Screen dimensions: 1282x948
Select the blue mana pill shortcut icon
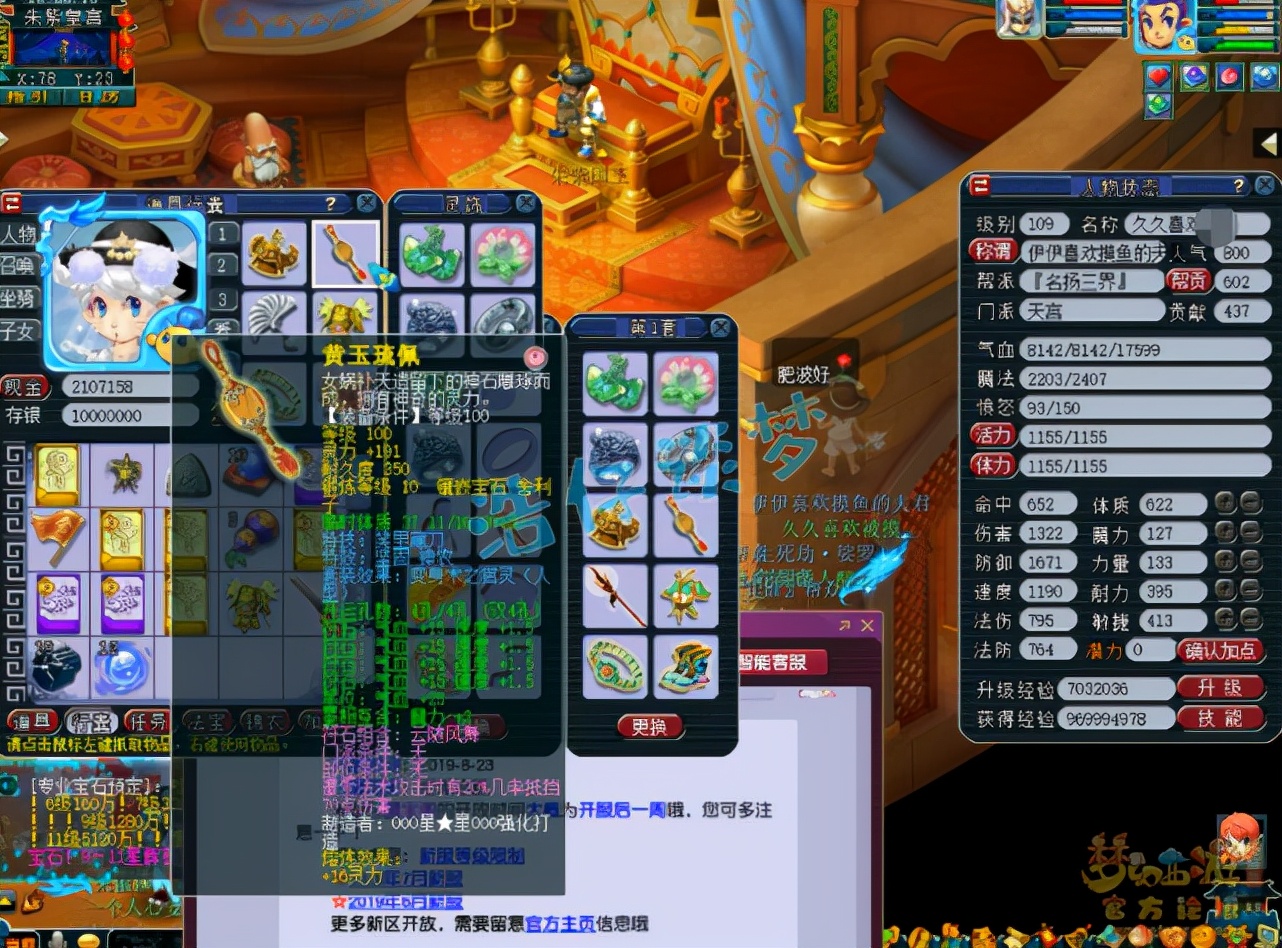coord(1265,77)
